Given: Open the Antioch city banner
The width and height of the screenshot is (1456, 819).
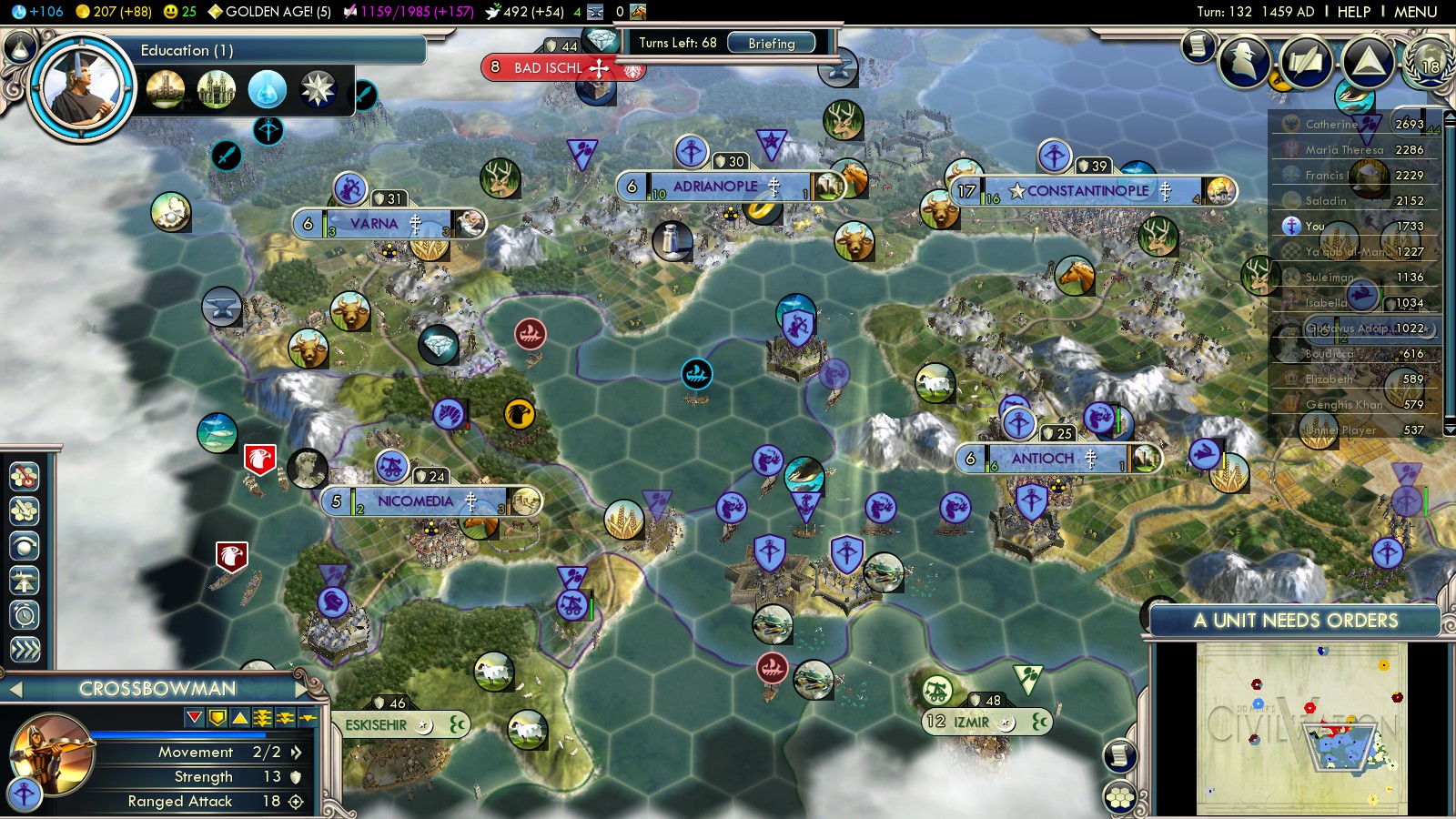Looking at the screenshot, I should point(1043,459).
